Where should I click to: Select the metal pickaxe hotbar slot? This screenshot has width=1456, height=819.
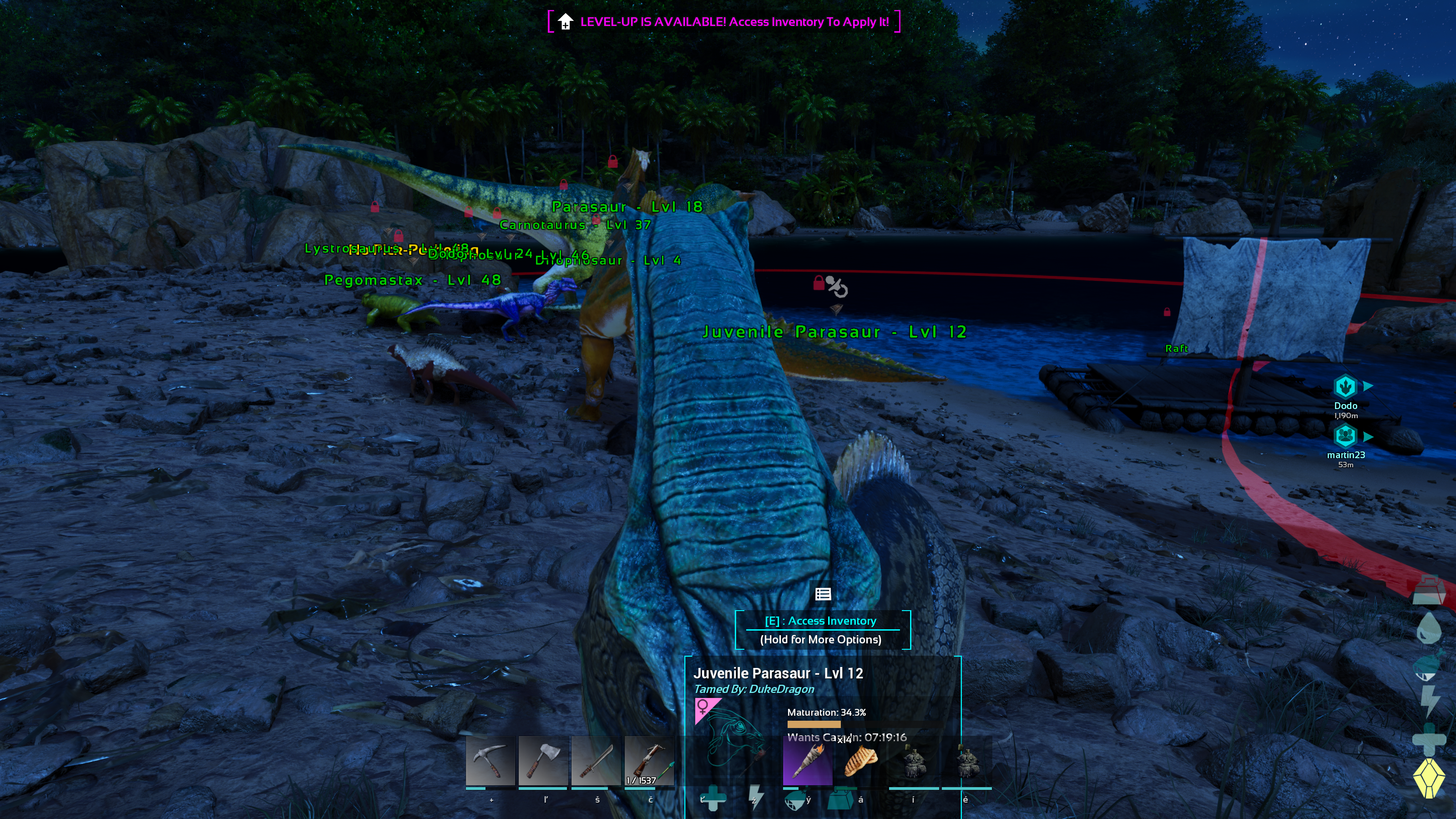pyautogui.click(x=490, y=761)
